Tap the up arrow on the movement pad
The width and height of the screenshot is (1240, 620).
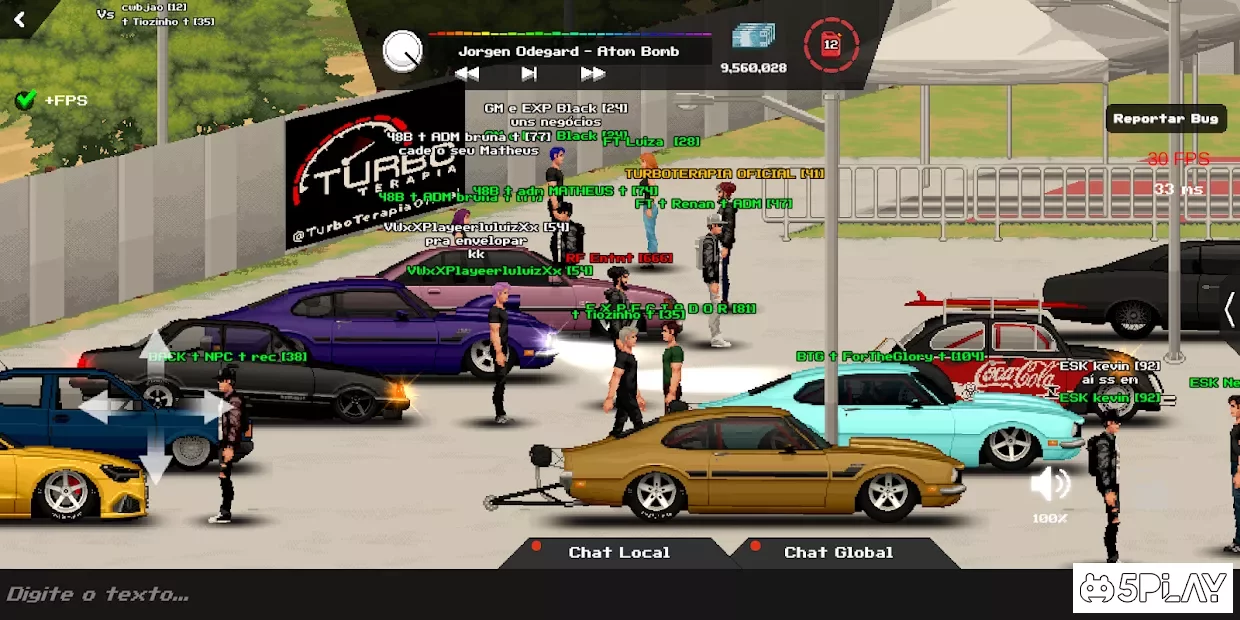click(x=155, y=354)
